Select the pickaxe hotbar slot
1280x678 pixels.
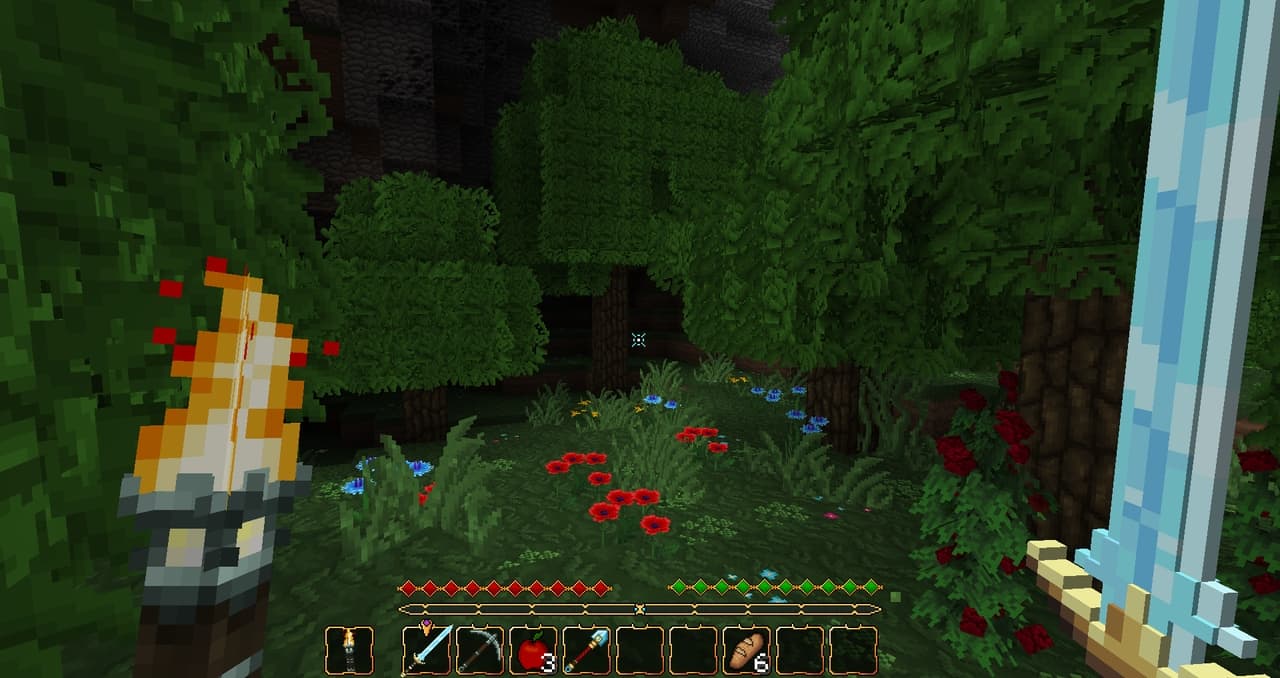coord(481,650)
